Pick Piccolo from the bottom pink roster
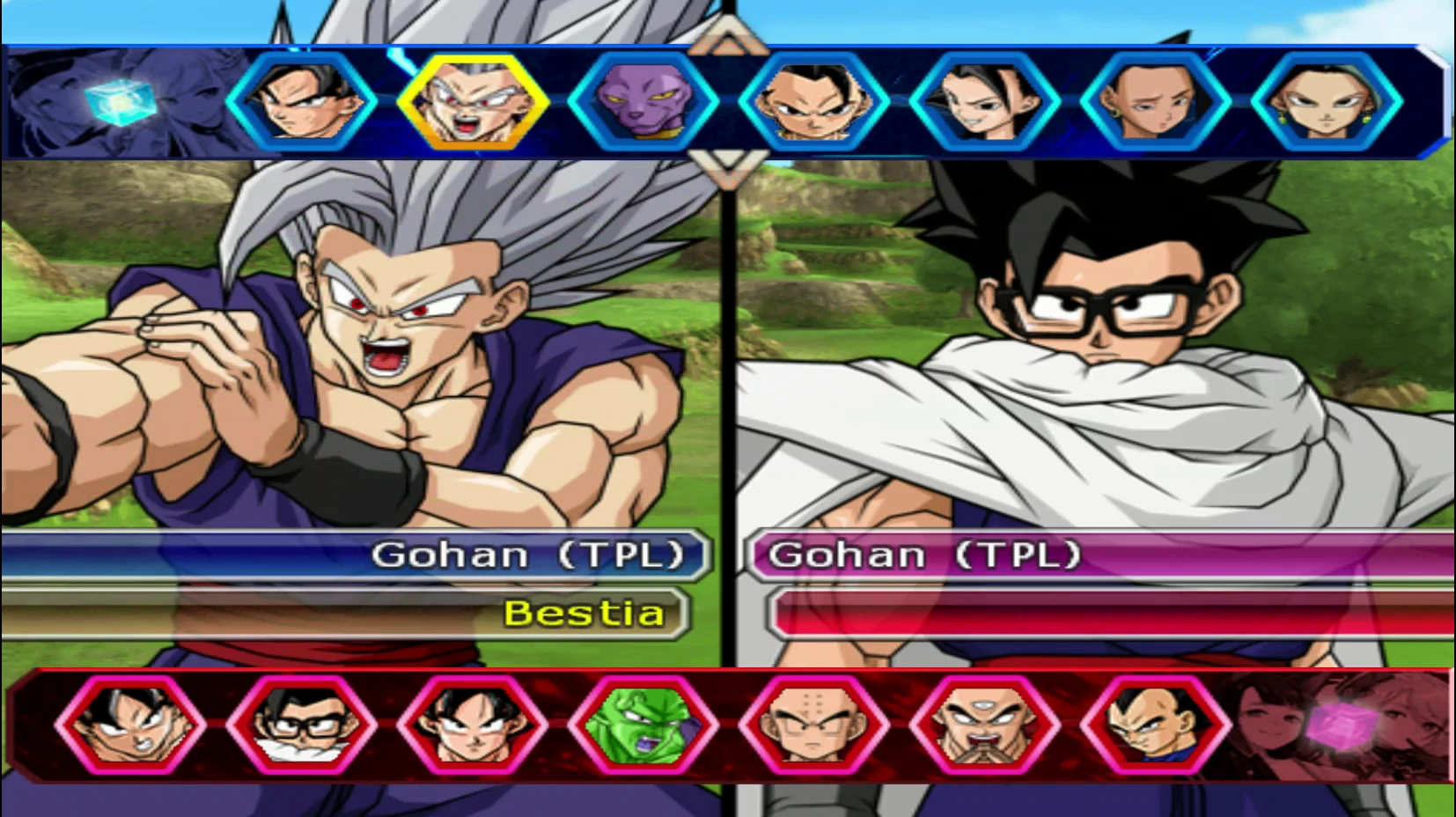The width and height of the screenshot is (1456, 817). click(643, 726)
